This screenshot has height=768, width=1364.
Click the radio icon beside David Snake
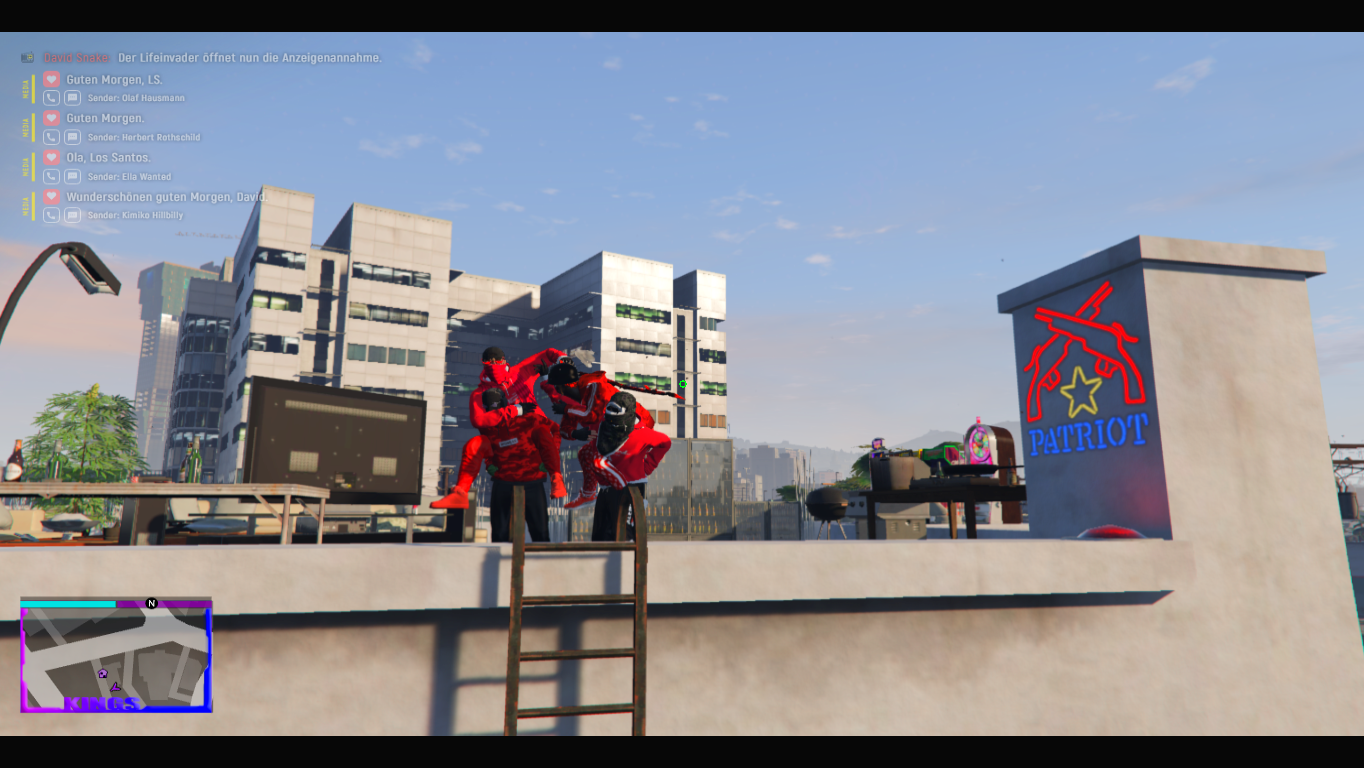point(27,58)
